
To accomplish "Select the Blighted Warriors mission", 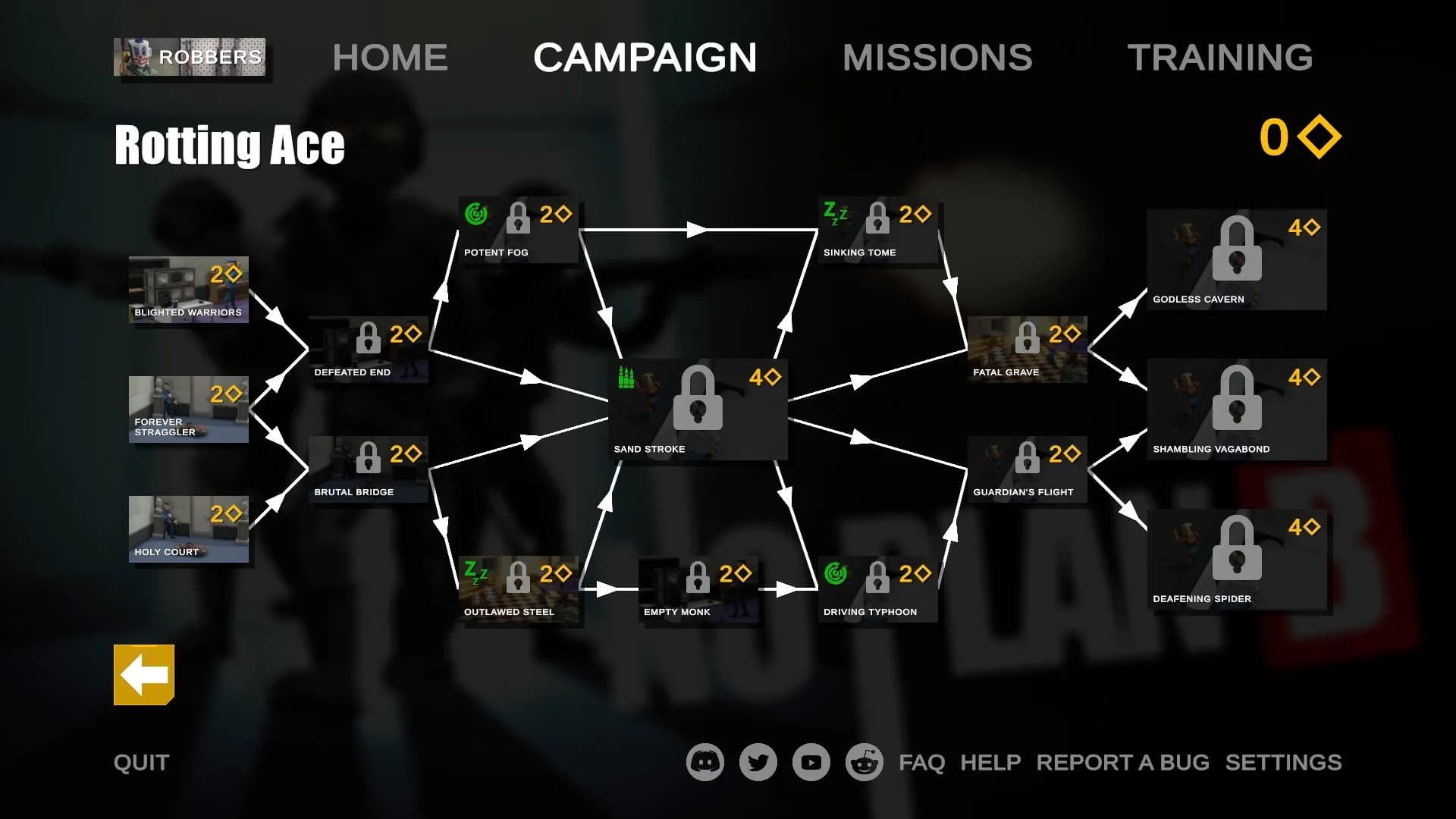I will point(189,290).
